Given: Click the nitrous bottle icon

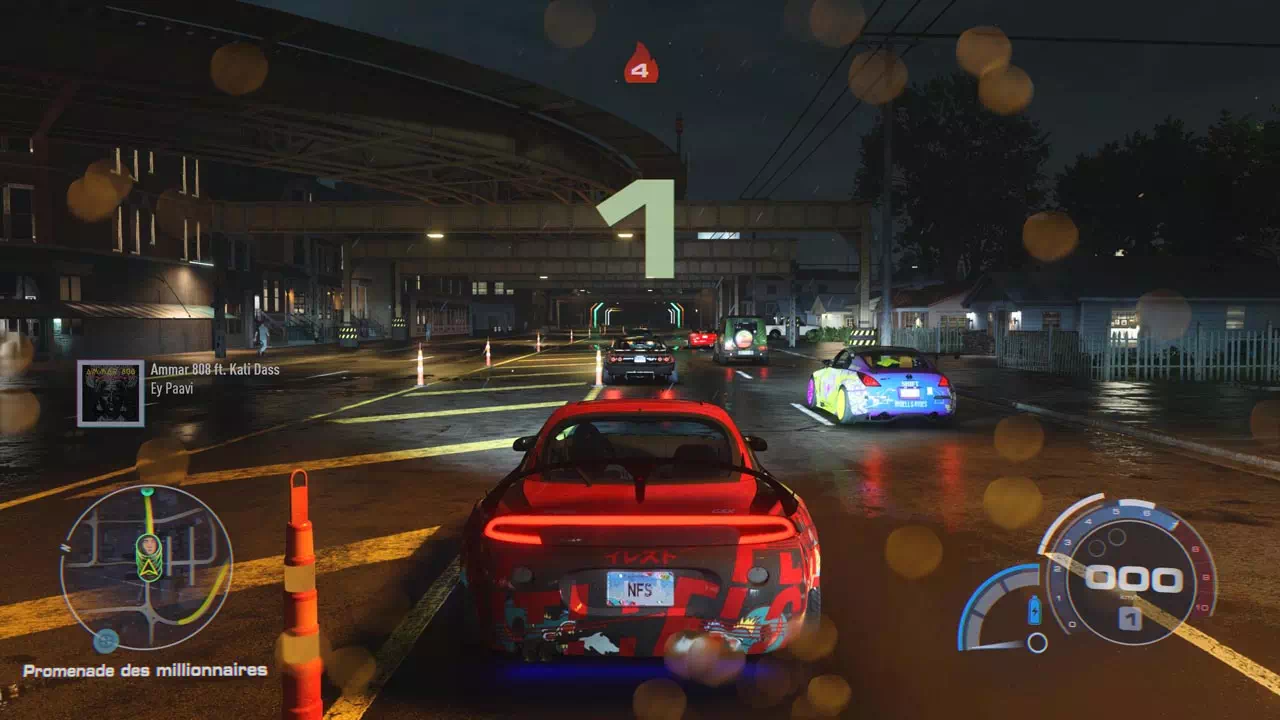Looking at the screenshot, I should (x=1034, y=610).
